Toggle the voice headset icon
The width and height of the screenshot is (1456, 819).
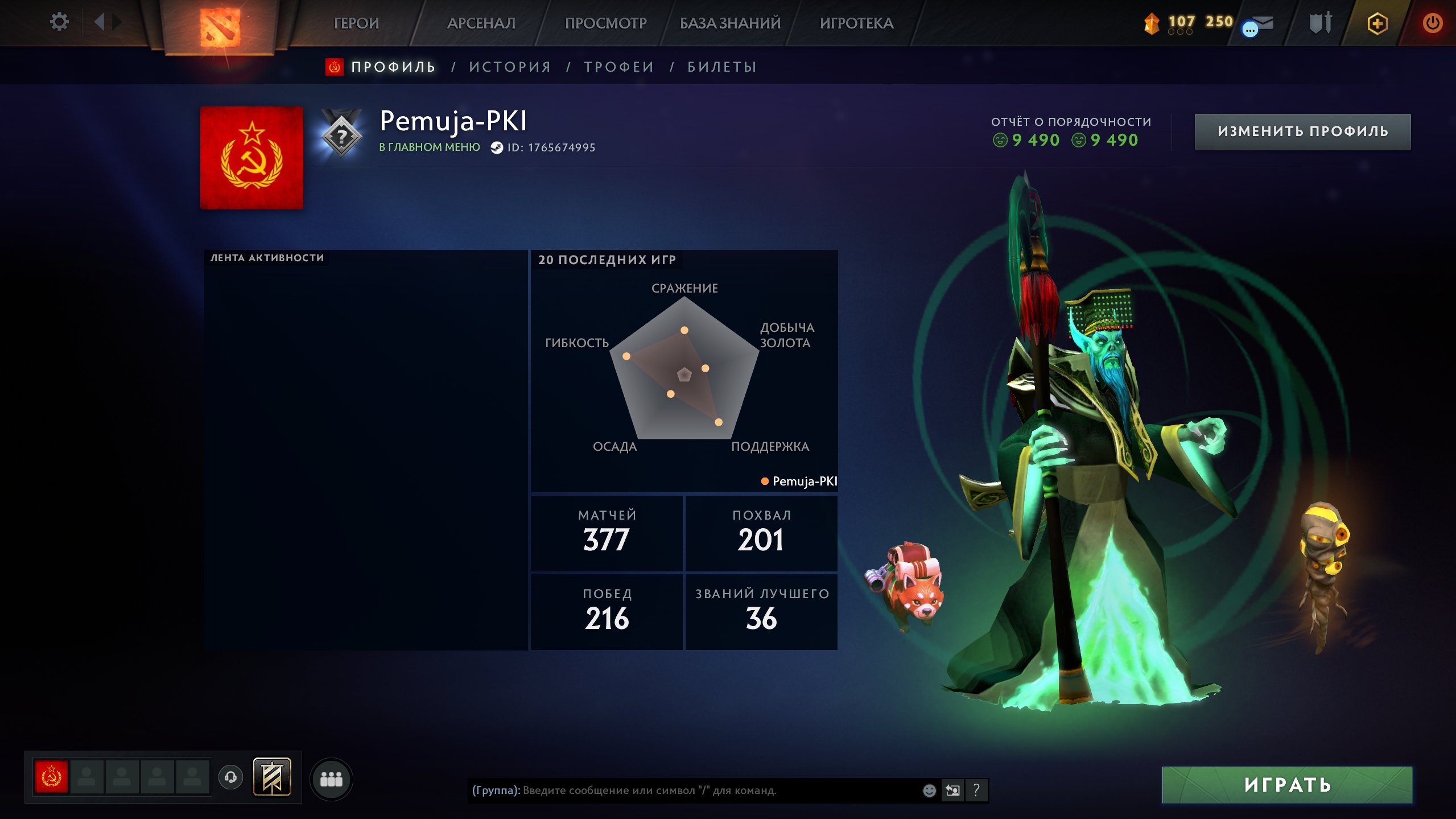tap(230, 777)
